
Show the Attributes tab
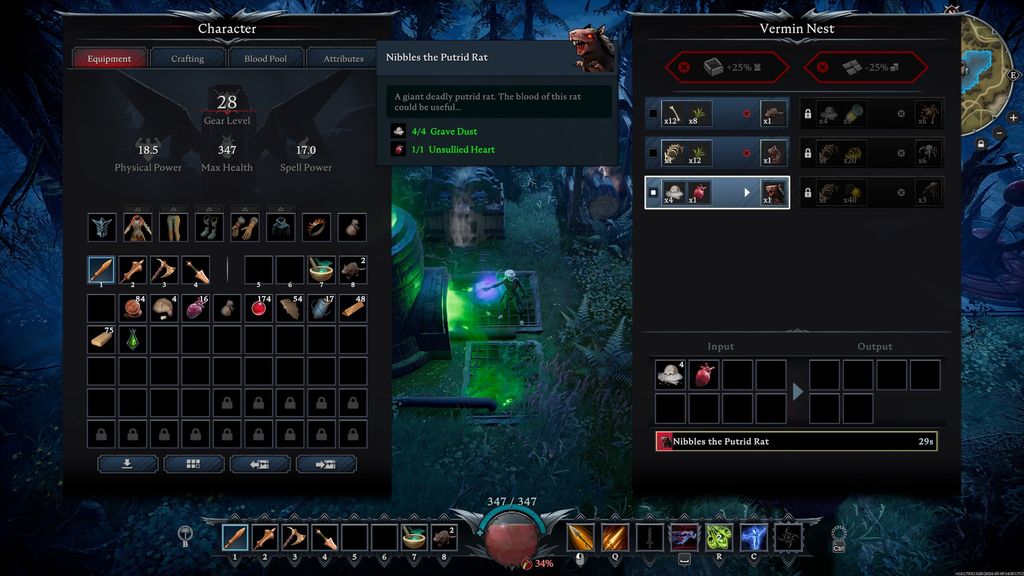[343, 59]
